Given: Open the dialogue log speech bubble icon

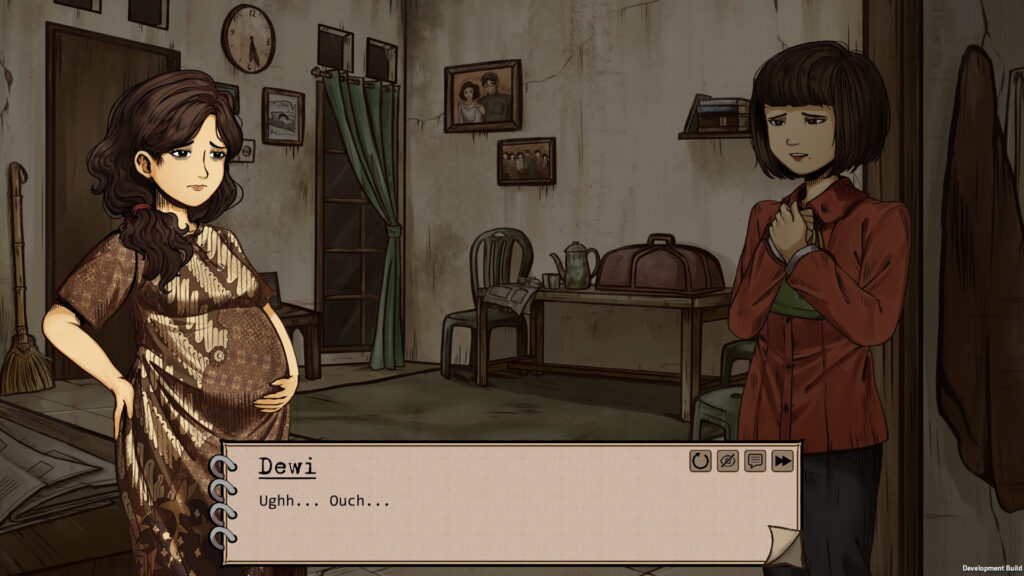Looking at the screenshot, I should [755, 461].
